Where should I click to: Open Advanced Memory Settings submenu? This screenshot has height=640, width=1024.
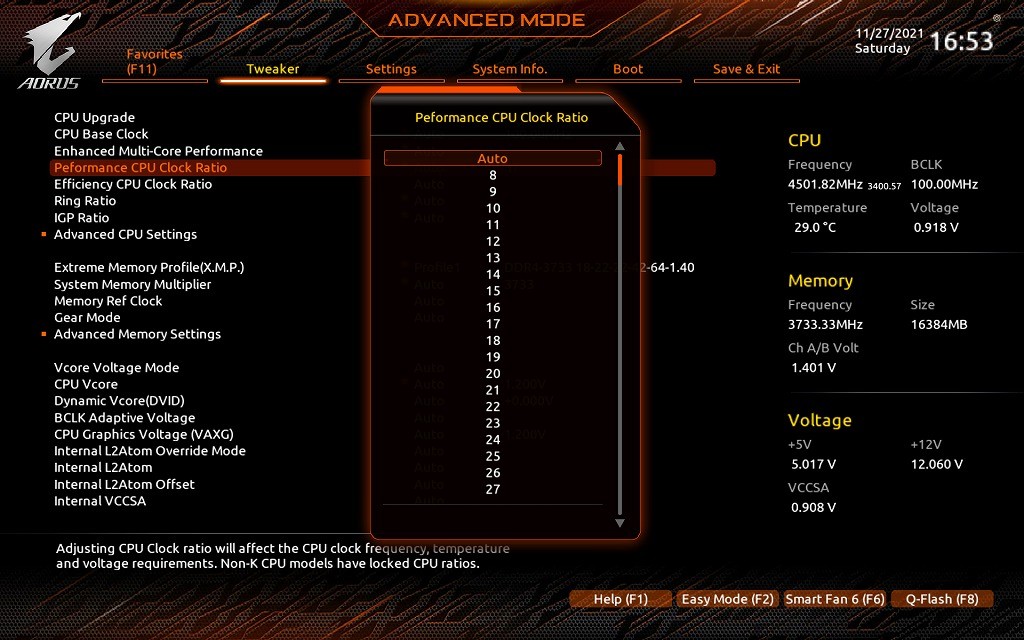137,334
